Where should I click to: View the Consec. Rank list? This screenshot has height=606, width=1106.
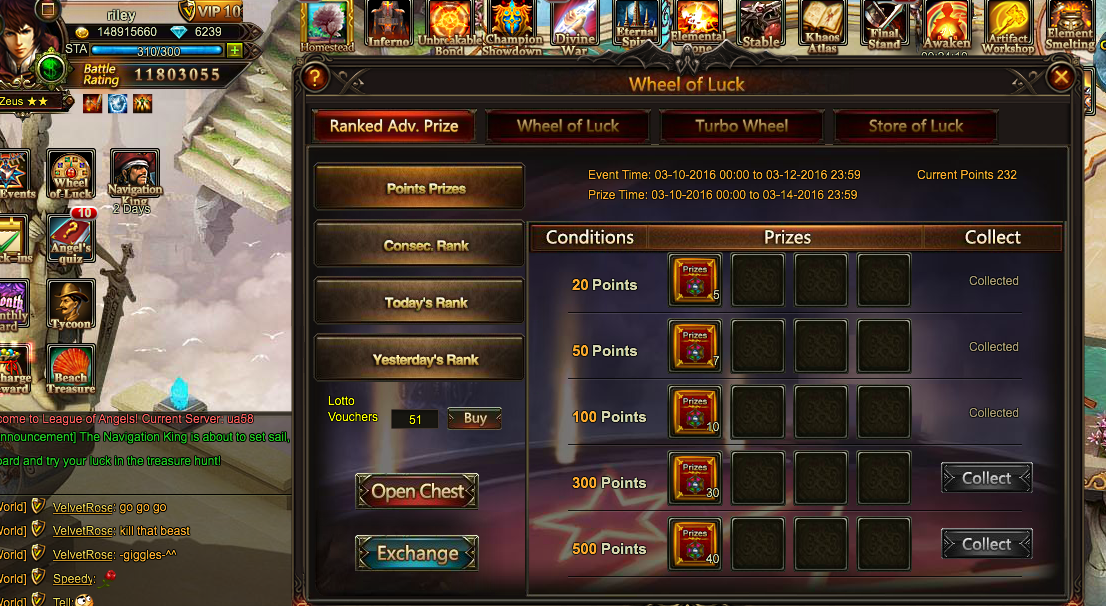[420, 245]
